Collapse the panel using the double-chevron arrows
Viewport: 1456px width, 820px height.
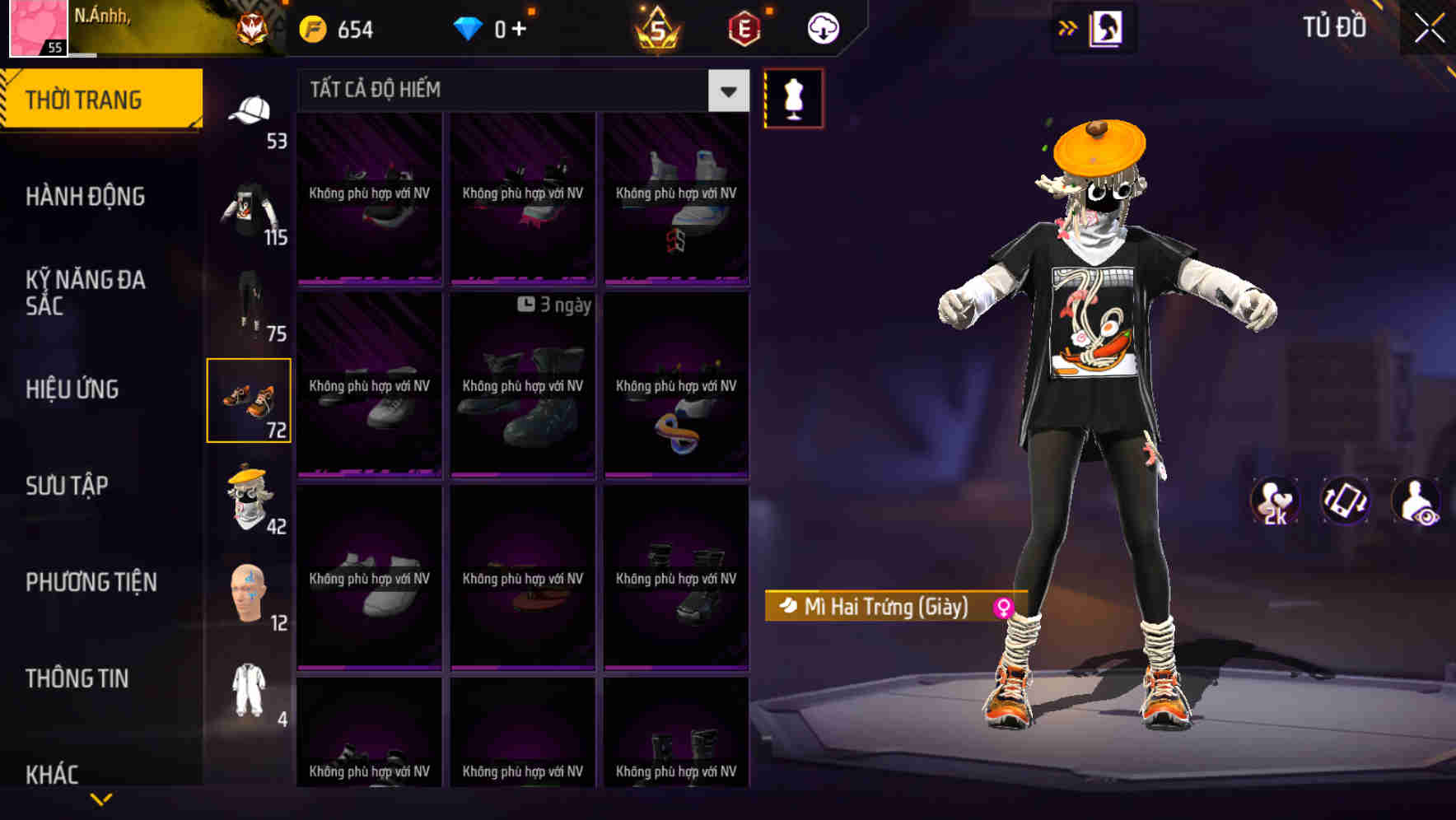(1069, 27)
